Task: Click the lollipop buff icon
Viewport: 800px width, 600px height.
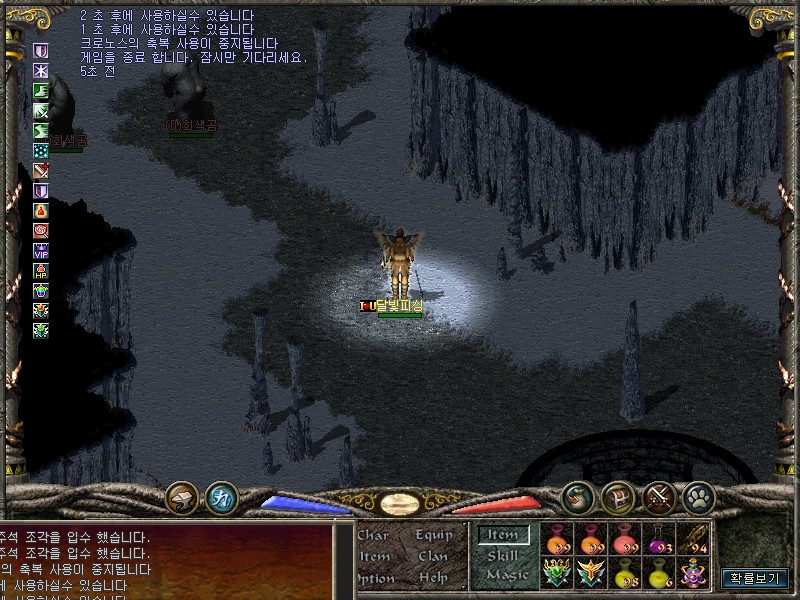Action: click(x=41, y=231)
